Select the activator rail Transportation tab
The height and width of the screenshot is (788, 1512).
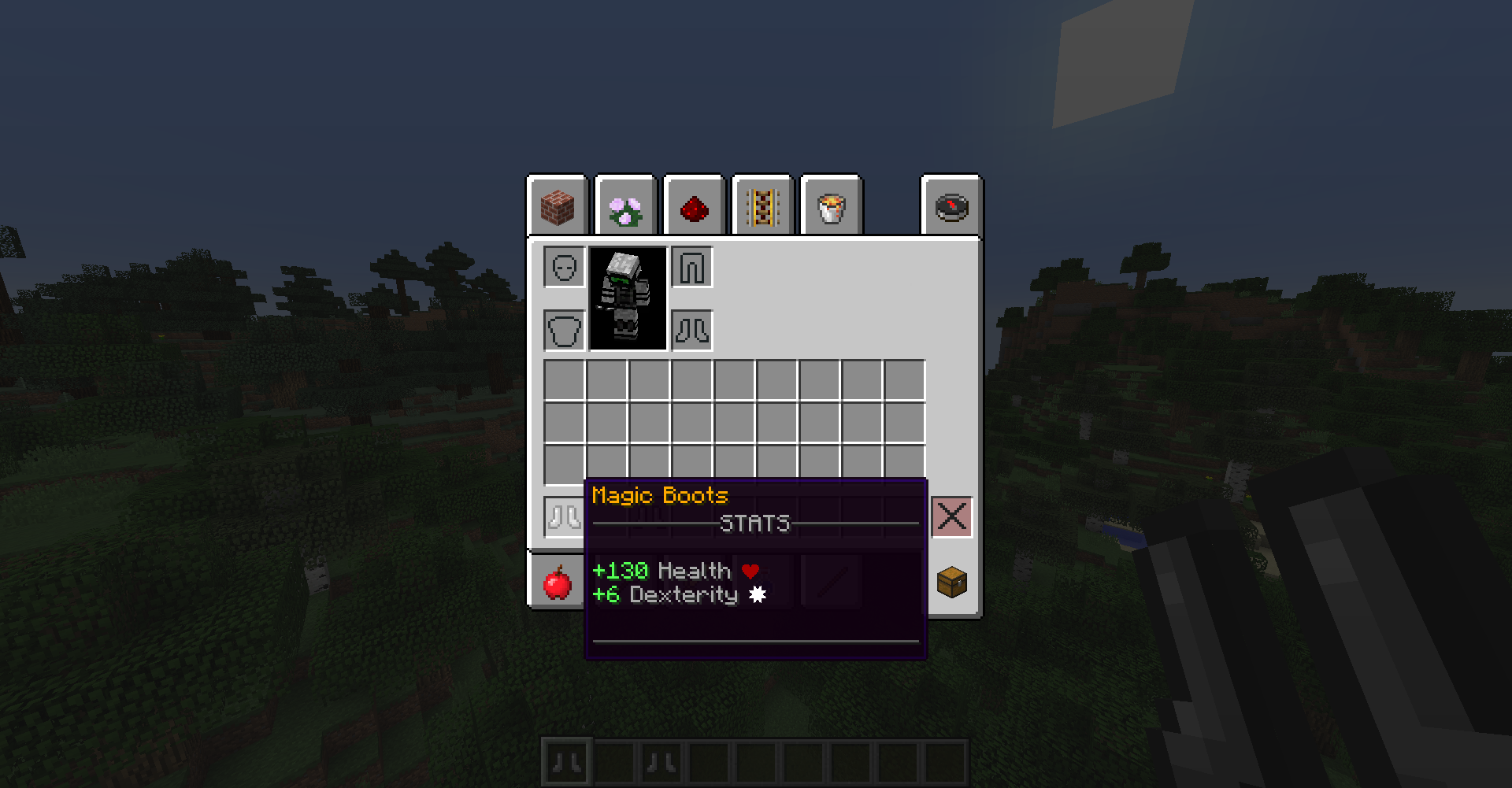click(x=762, y=206)
